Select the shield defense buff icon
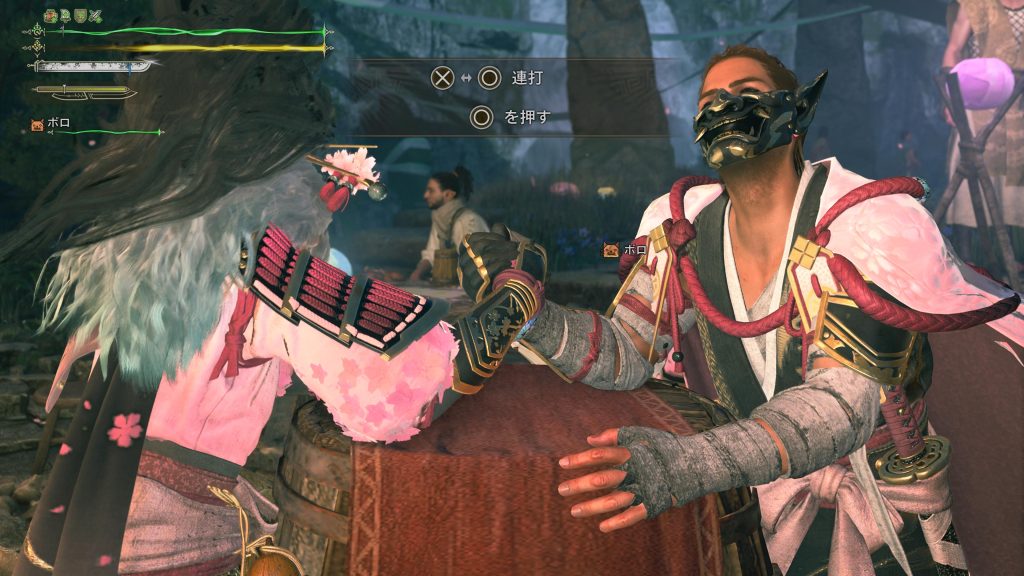The width and height of the screenshot is (1024, 576). coord(81,15)
